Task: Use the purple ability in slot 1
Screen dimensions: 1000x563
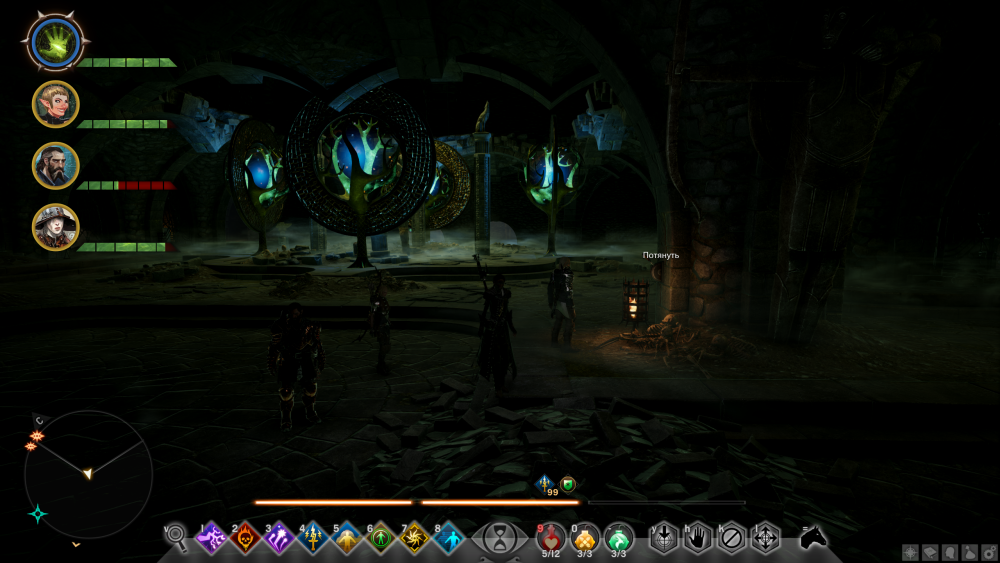Action: (x=211, y=539)
